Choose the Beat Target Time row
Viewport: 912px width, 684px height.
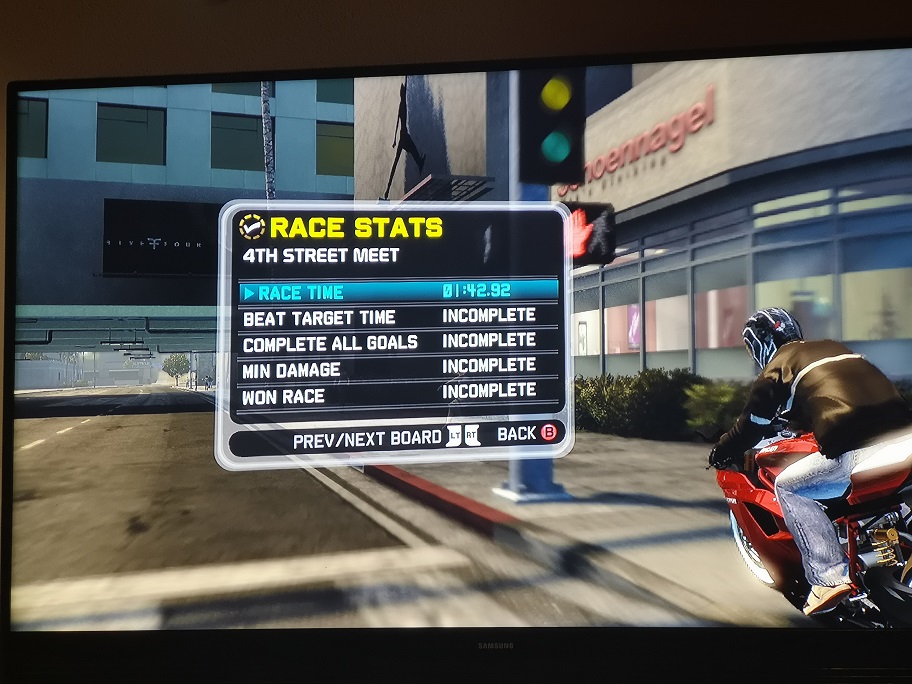(398, 317)
